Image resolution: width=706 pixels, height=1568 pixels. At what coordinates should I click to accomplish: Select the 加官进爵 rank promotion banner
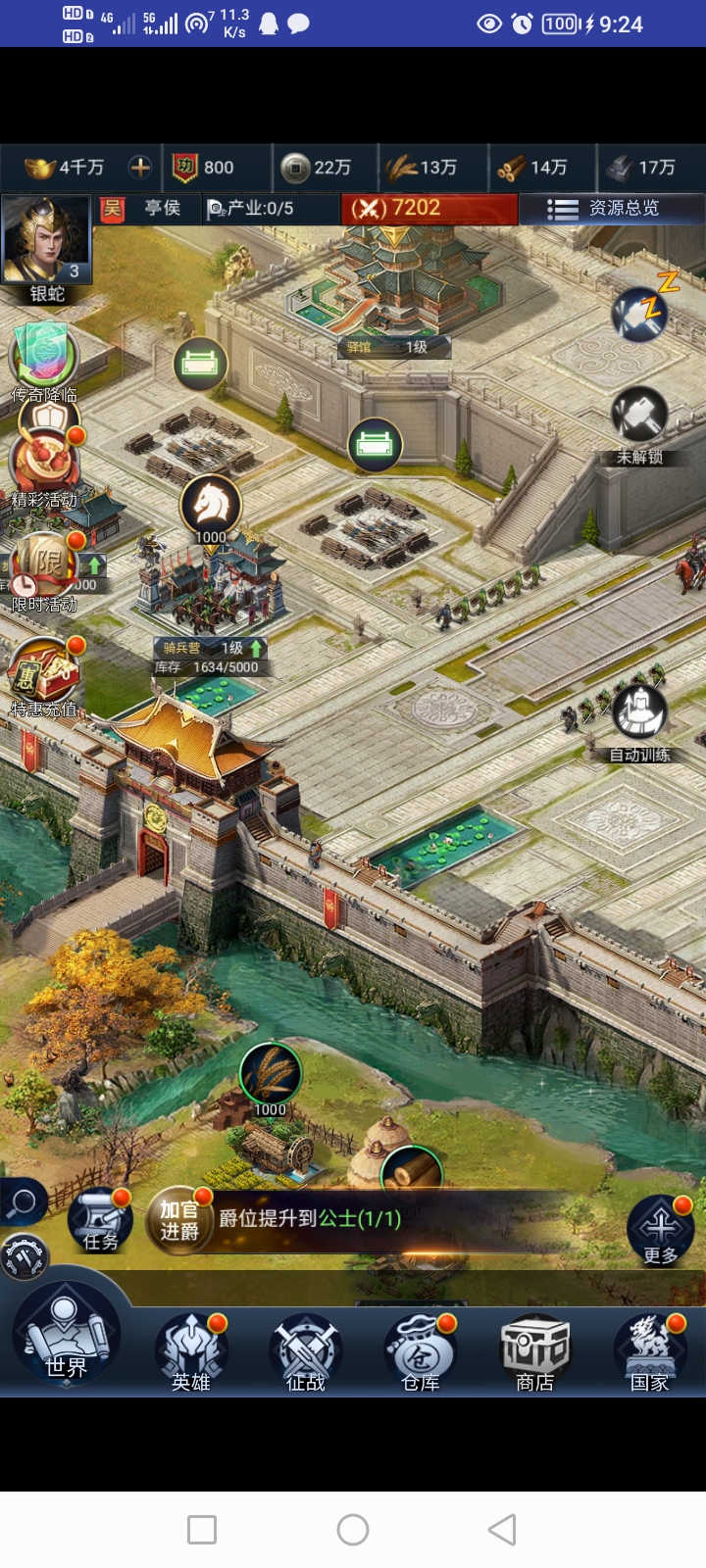179,1219
